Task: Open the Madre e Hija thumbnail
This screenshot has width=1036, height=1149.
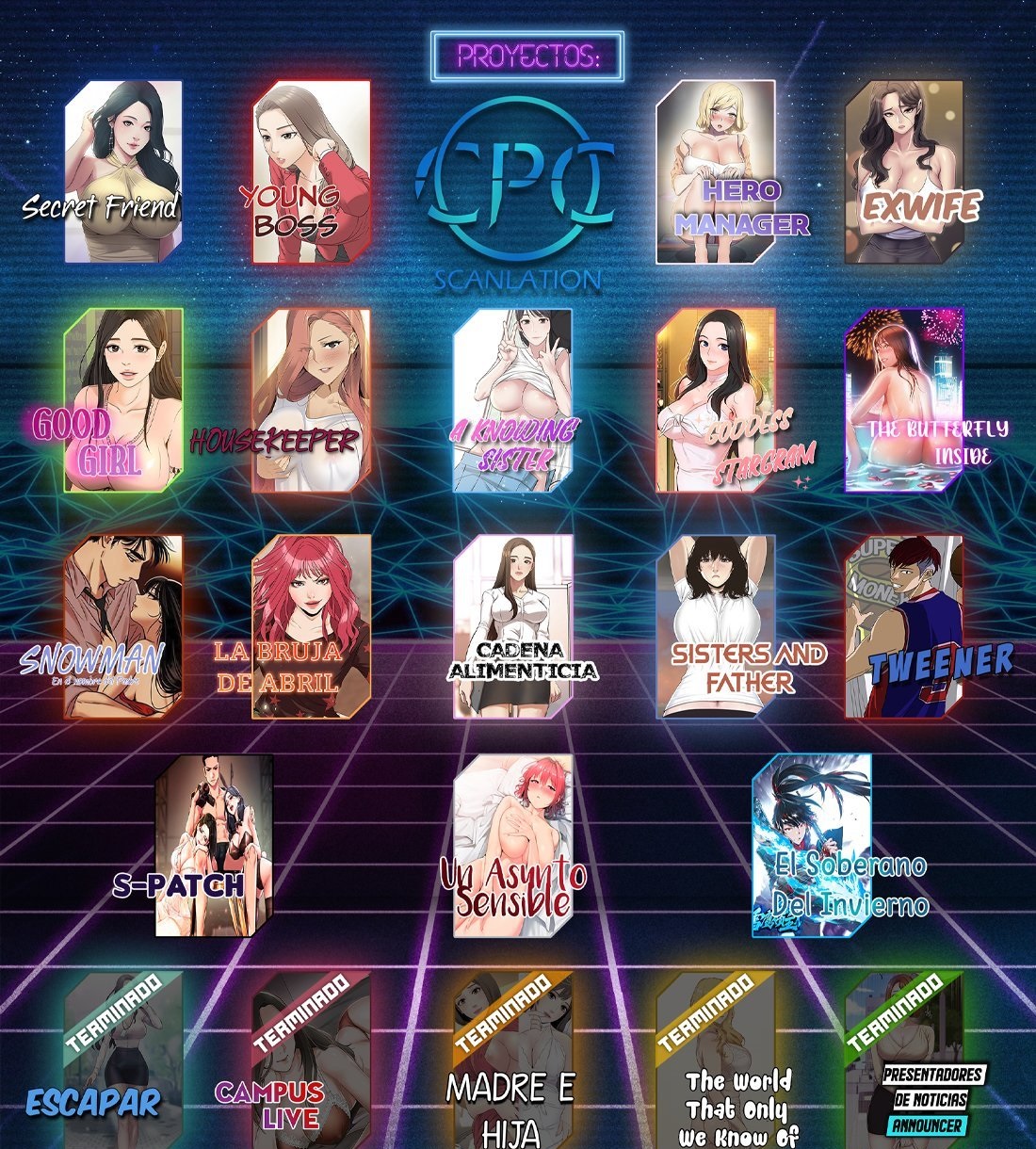Action: pos(513,1060)
